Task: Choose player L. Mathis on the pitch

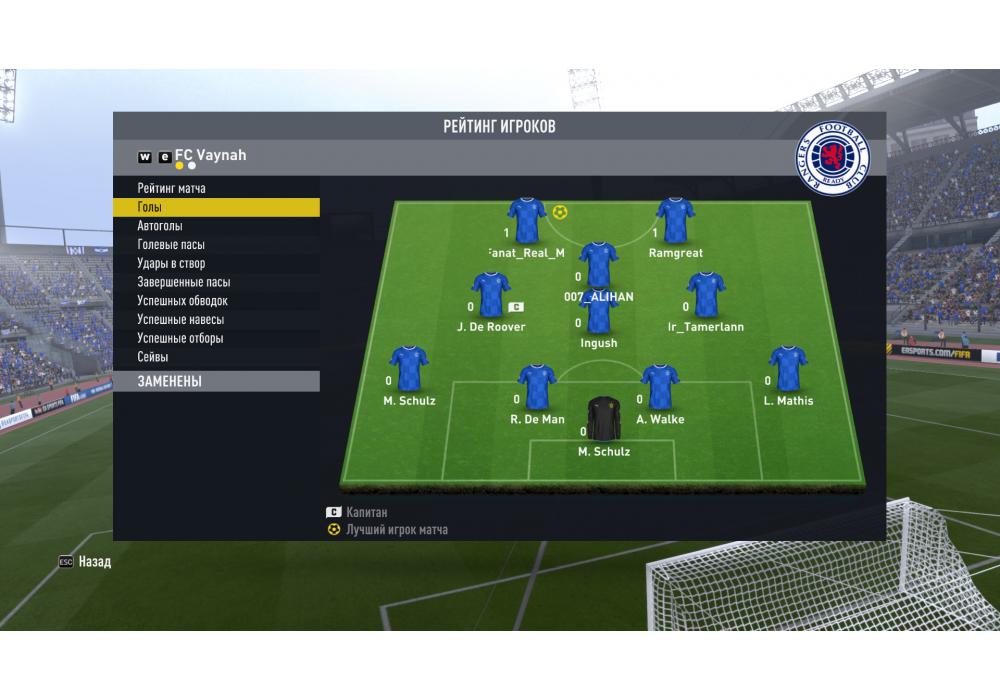Action: coord(787,369)
